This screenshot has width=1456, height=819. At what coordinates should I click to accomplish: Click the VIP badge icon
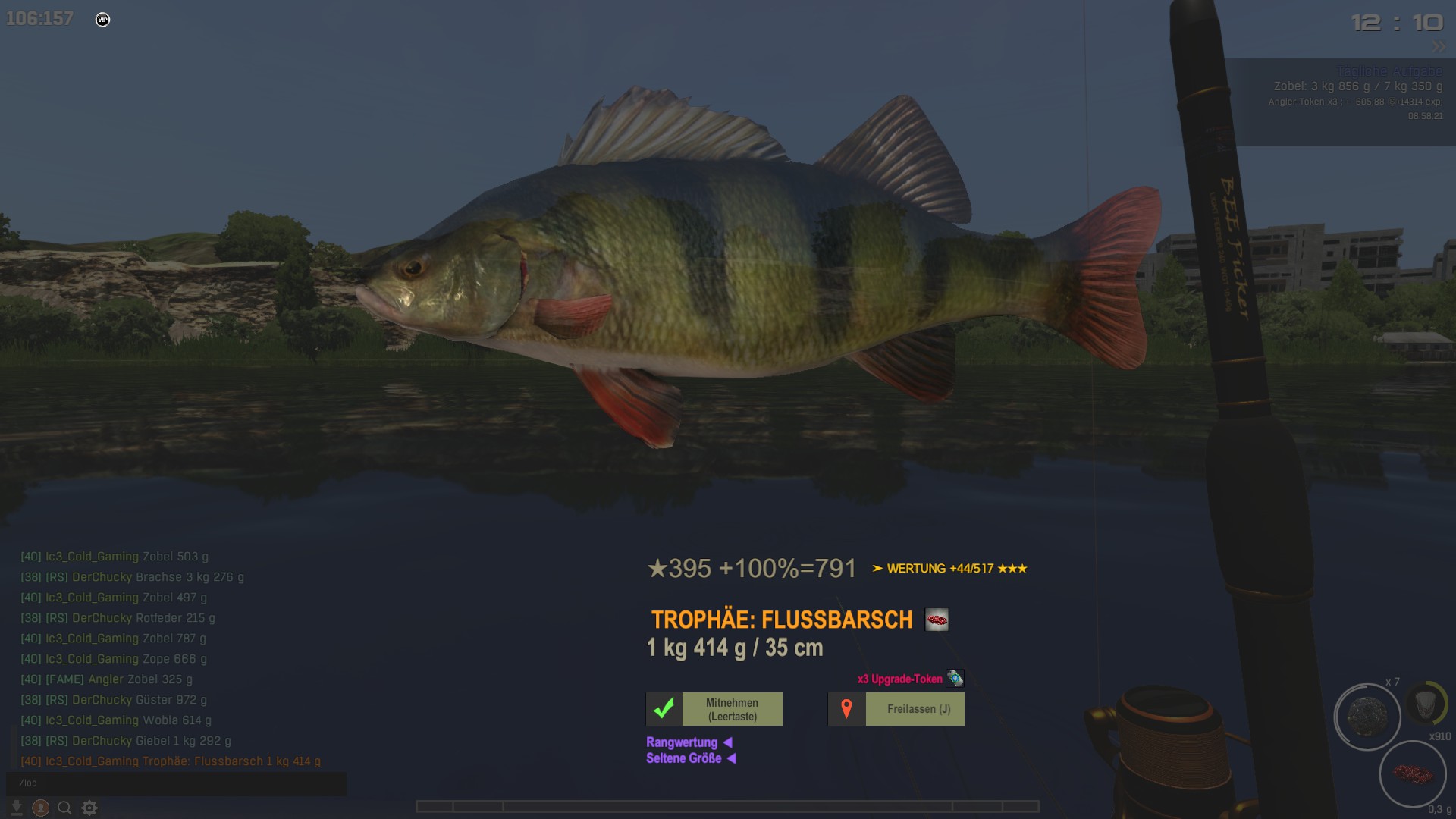103,20
